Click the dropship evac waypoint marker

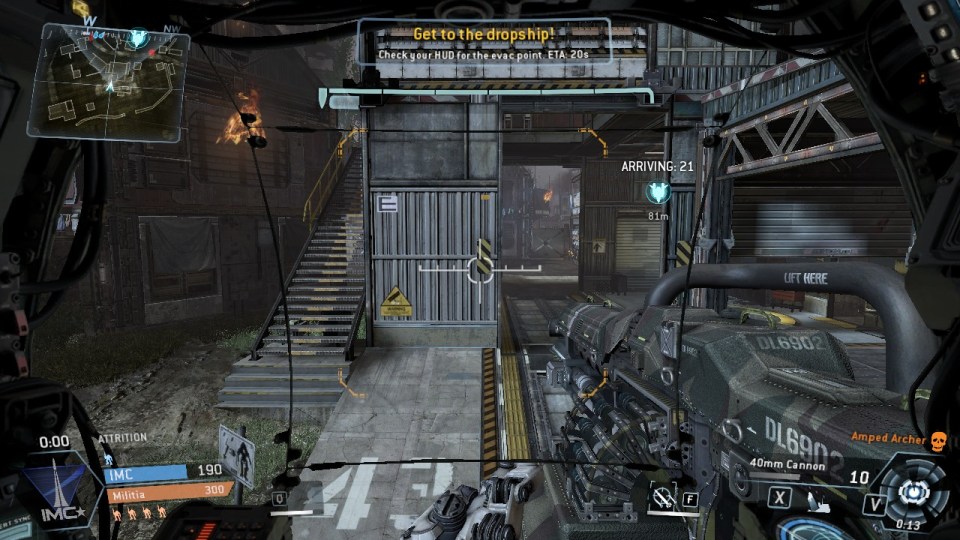pyautogui.click(x=657, y=190)
